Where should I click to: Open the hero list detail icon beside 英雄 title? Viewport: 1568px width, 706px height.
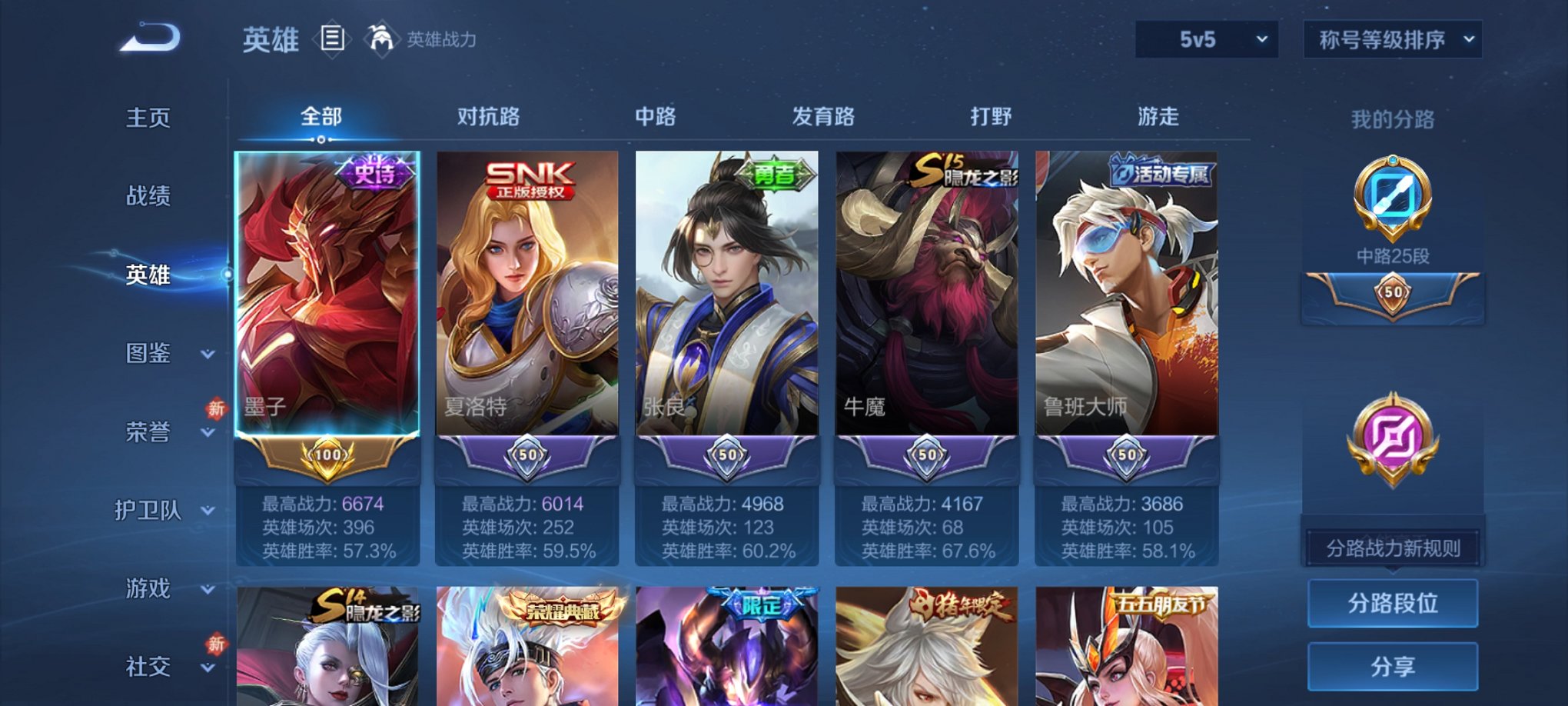(x=334, y=40)
